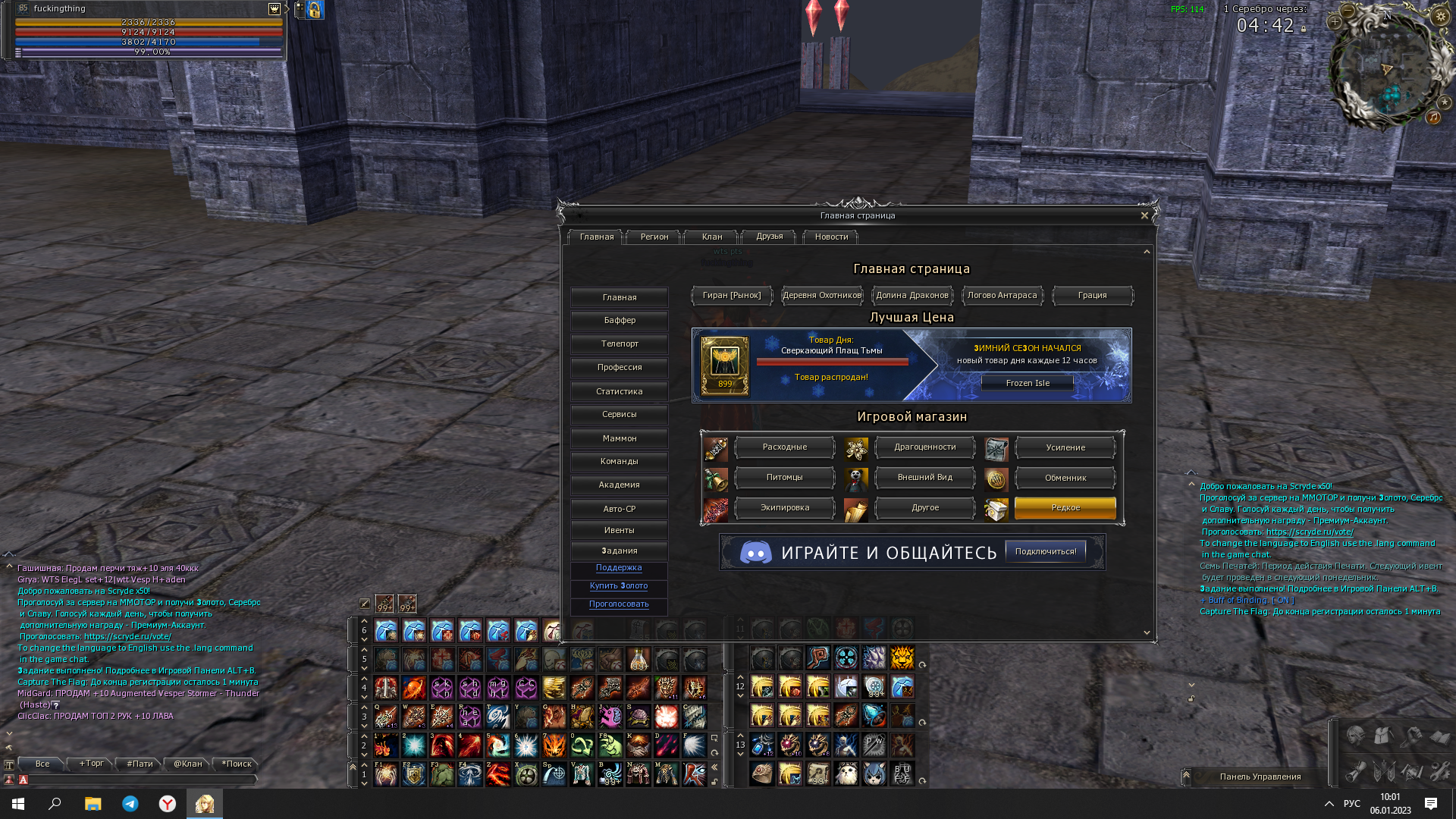Click the Windows Start button
This screenshot has height=819, width=1456.
(18, 804)
